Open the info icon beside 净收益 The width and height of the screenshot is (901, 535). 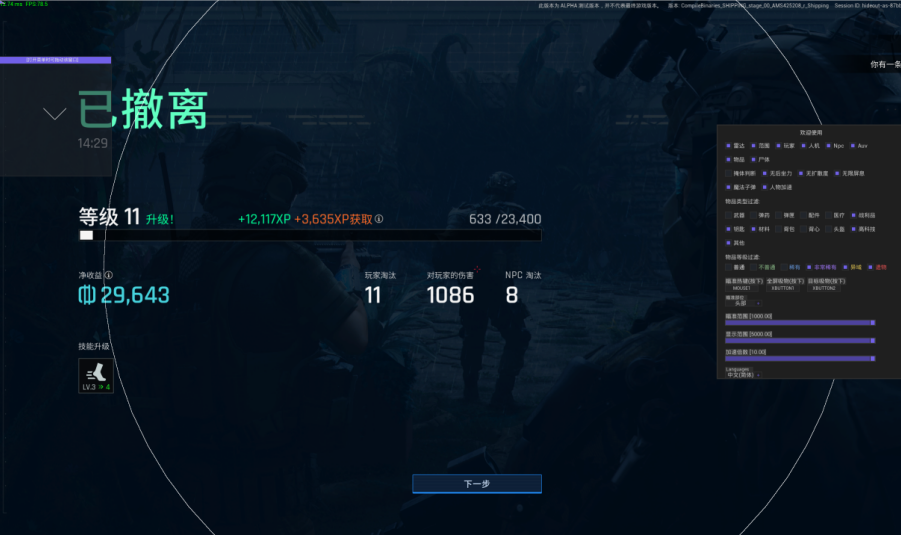pyautogui.click(x=109, y=275)
